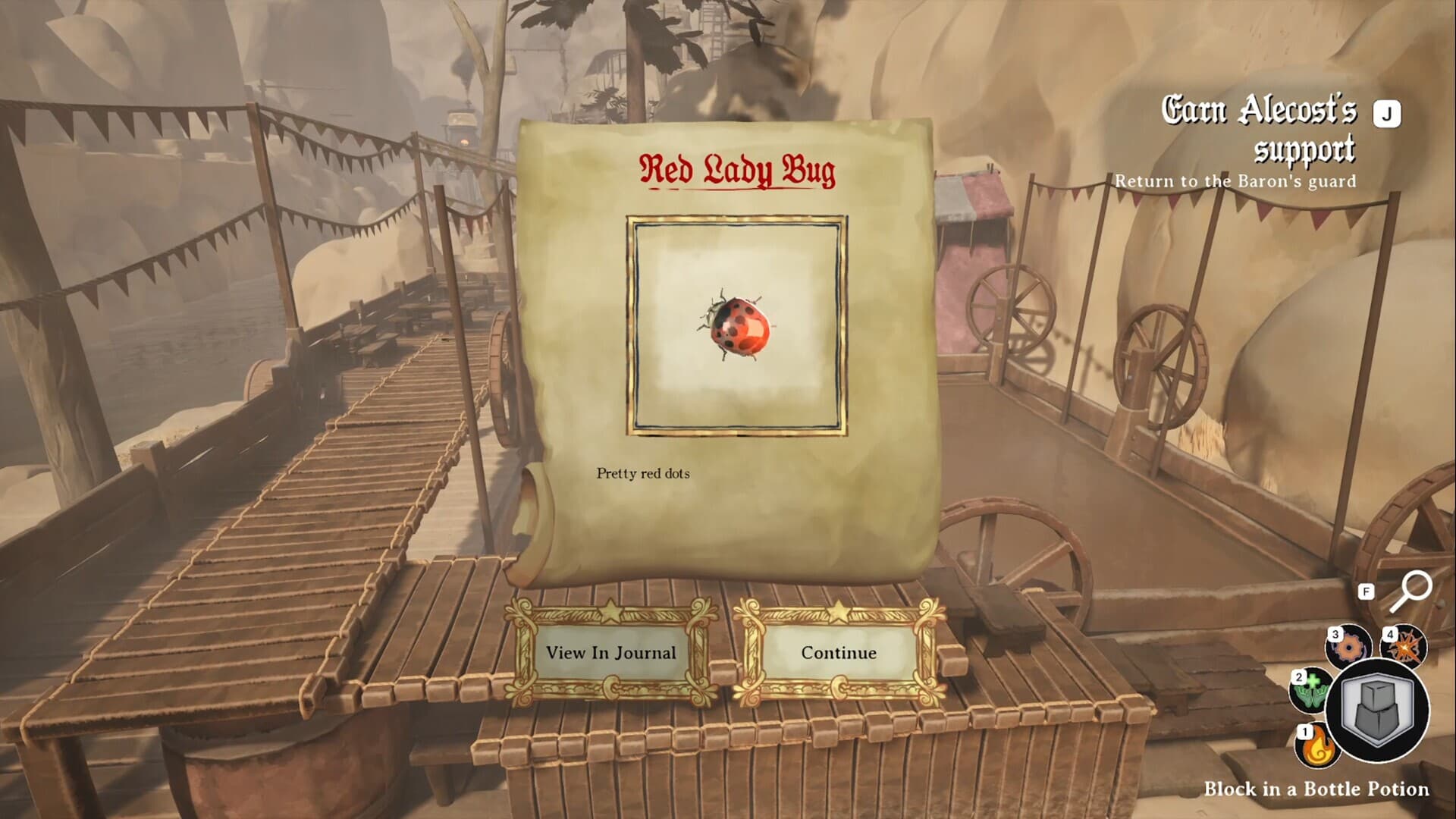Screen dimensions: 1456x819
Task: Click Continue to dismiss the scroll
Action: pos(838,653)
